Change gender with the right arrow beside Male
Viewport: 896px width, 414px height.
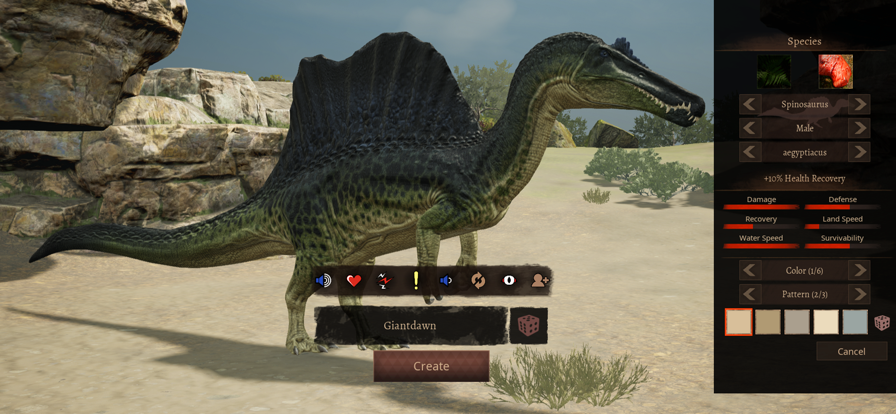(x=859, y=128)
